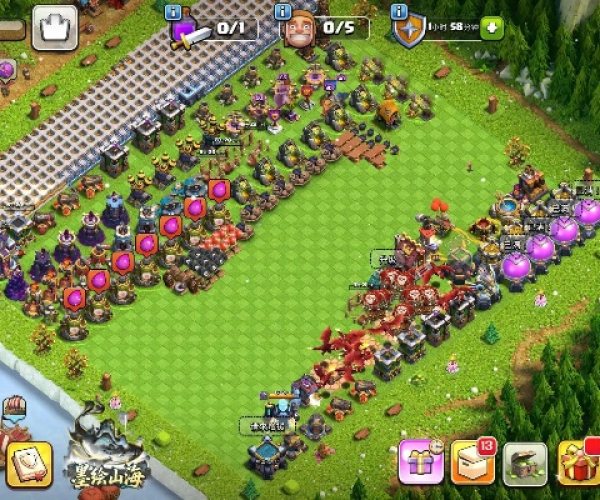Open the ink-painting event banner
Viewport: 600px width, 500px height.
pyautogui.click(x=112, y=450)
